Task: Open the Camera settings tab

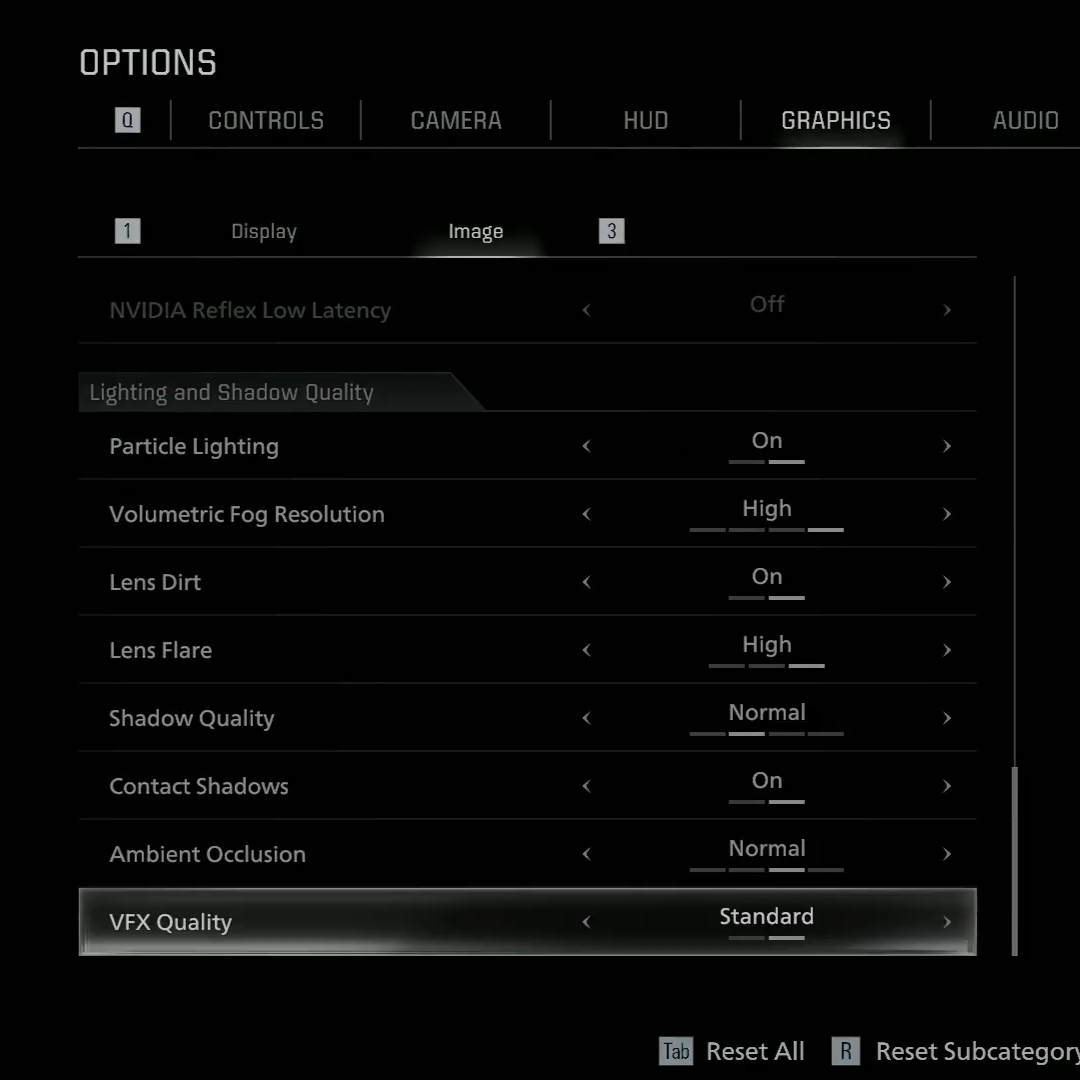Action: point(456,121)
